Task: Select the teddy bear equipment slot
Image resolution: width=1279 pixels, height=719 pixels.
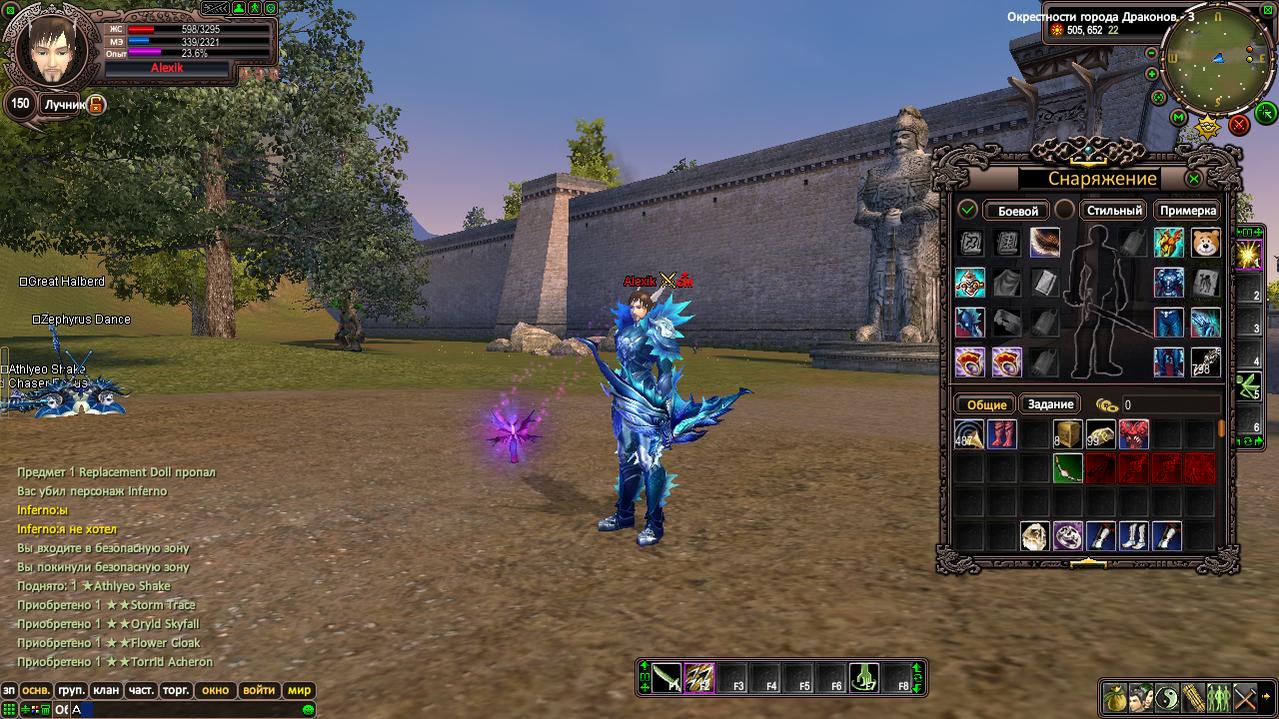Action: click(x=1205, y=243)
